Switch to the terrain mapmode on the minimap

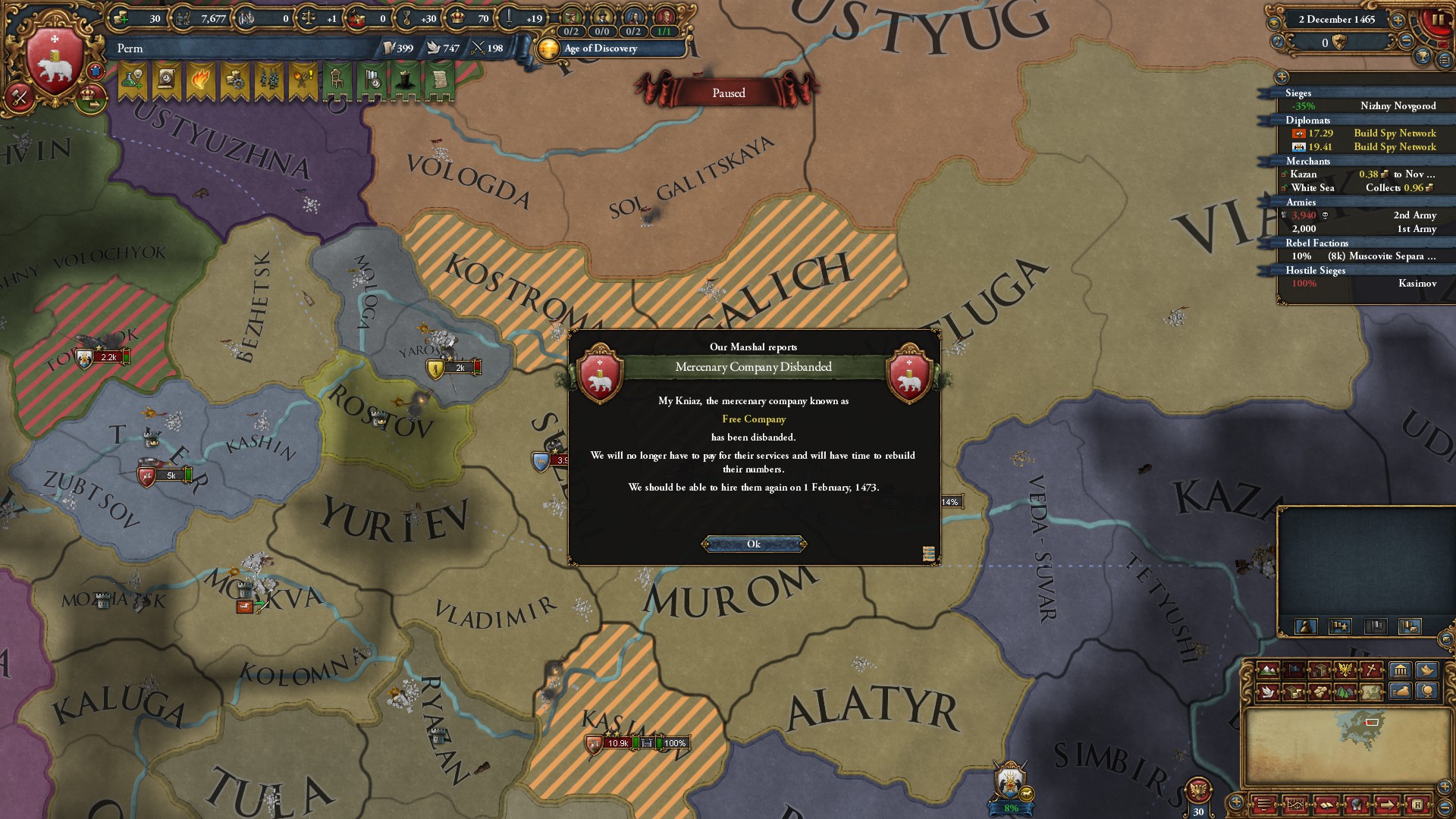coord(1269,669)
